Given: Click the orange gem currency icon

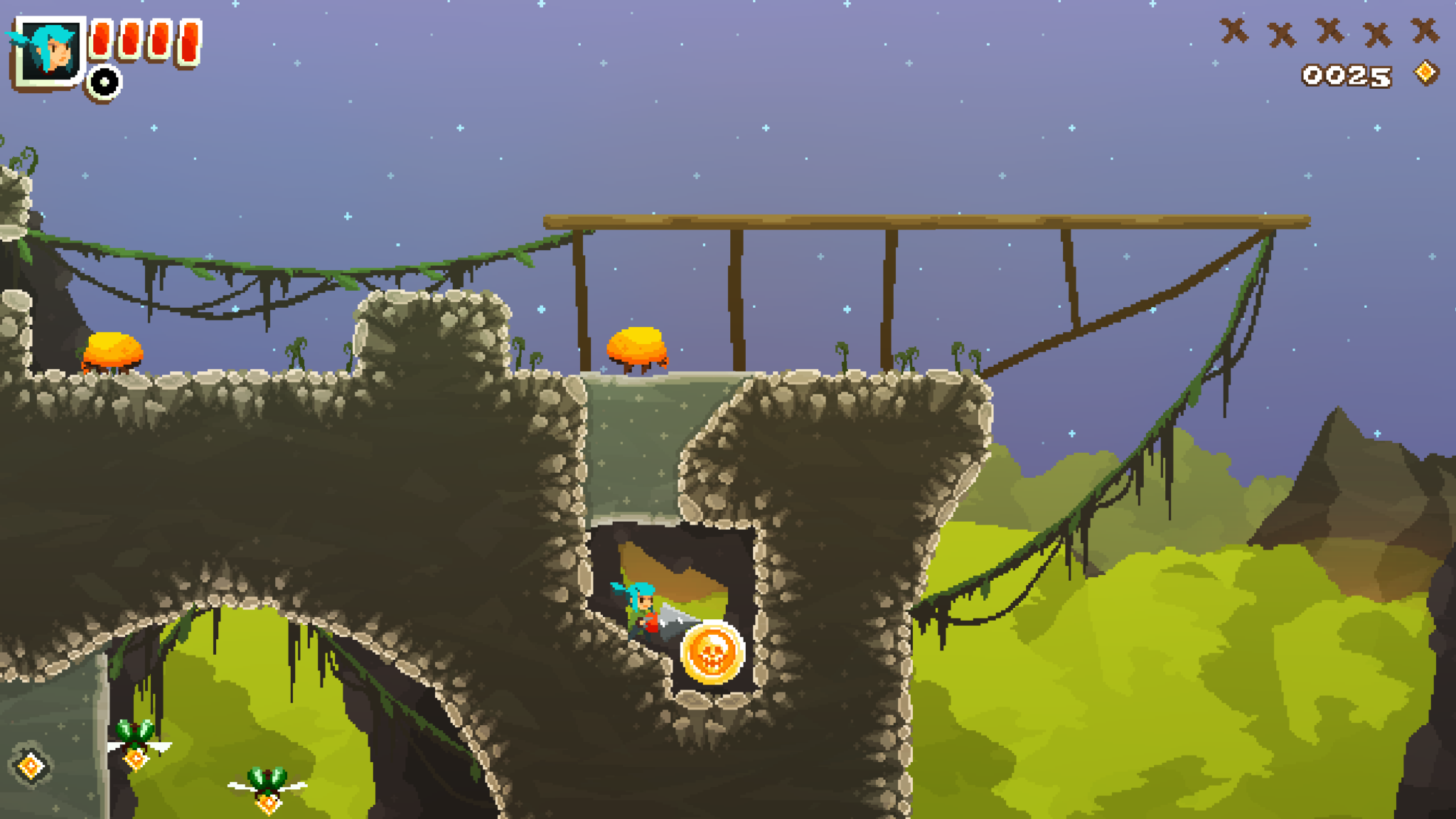Looking at the screenshot, I should click(1425, 73).
